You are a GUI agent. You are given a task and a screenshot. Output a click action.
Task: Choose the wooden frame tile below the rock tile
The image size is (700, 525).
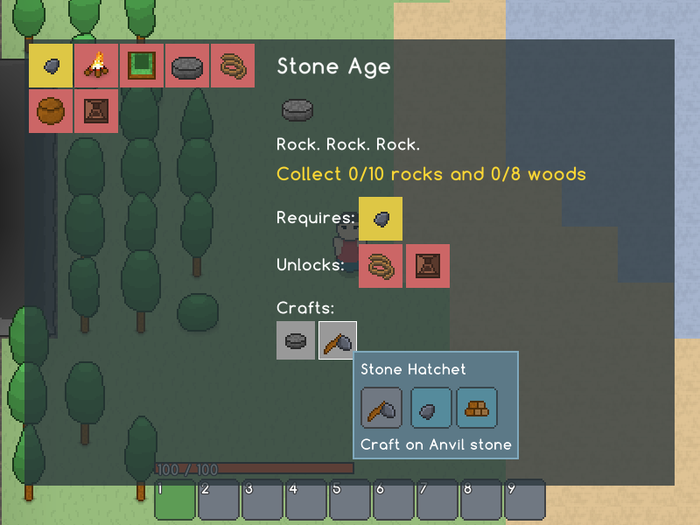(97, 111)
